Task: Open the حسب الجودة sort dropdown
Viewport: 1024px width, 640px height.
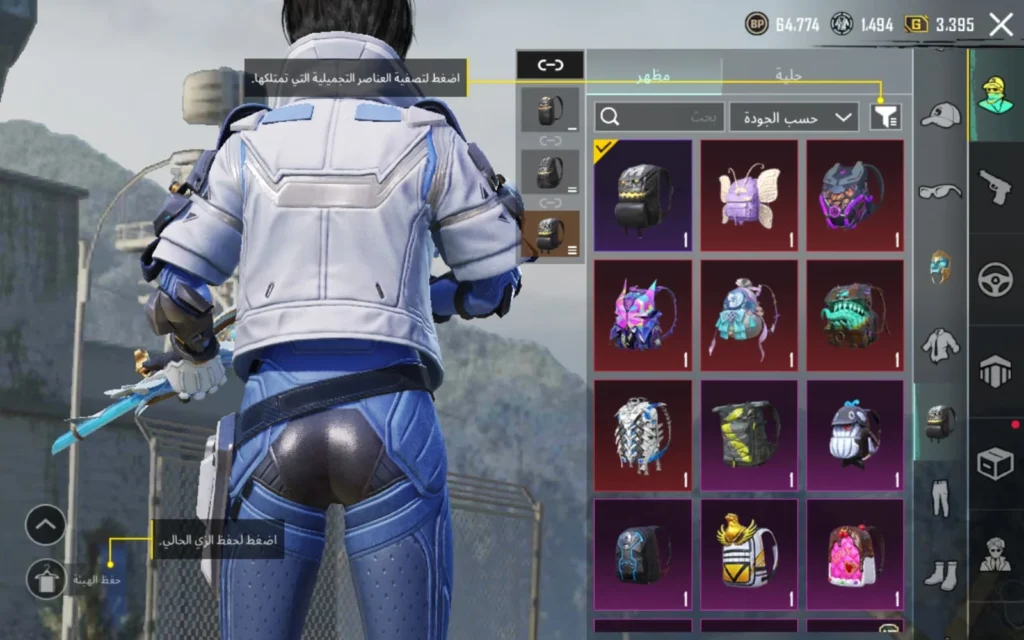Action: [x=794, y=117]
